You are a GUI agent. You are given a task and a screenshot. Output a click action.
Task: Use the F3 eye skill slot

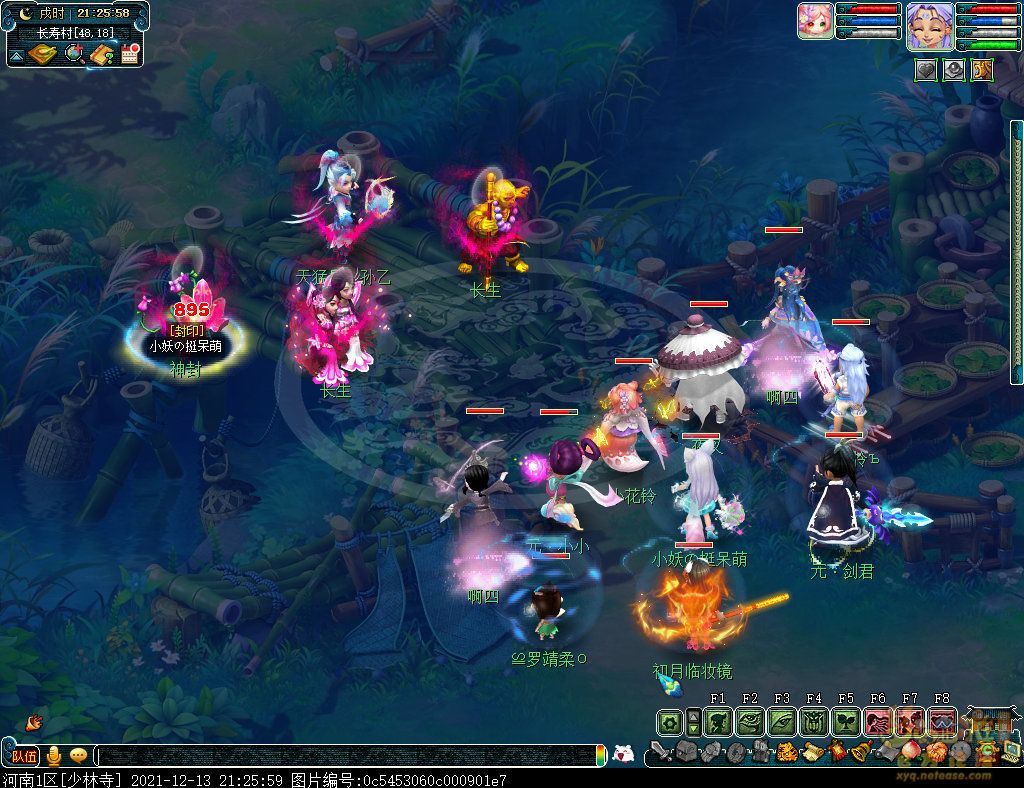click(x=782, y=721)
